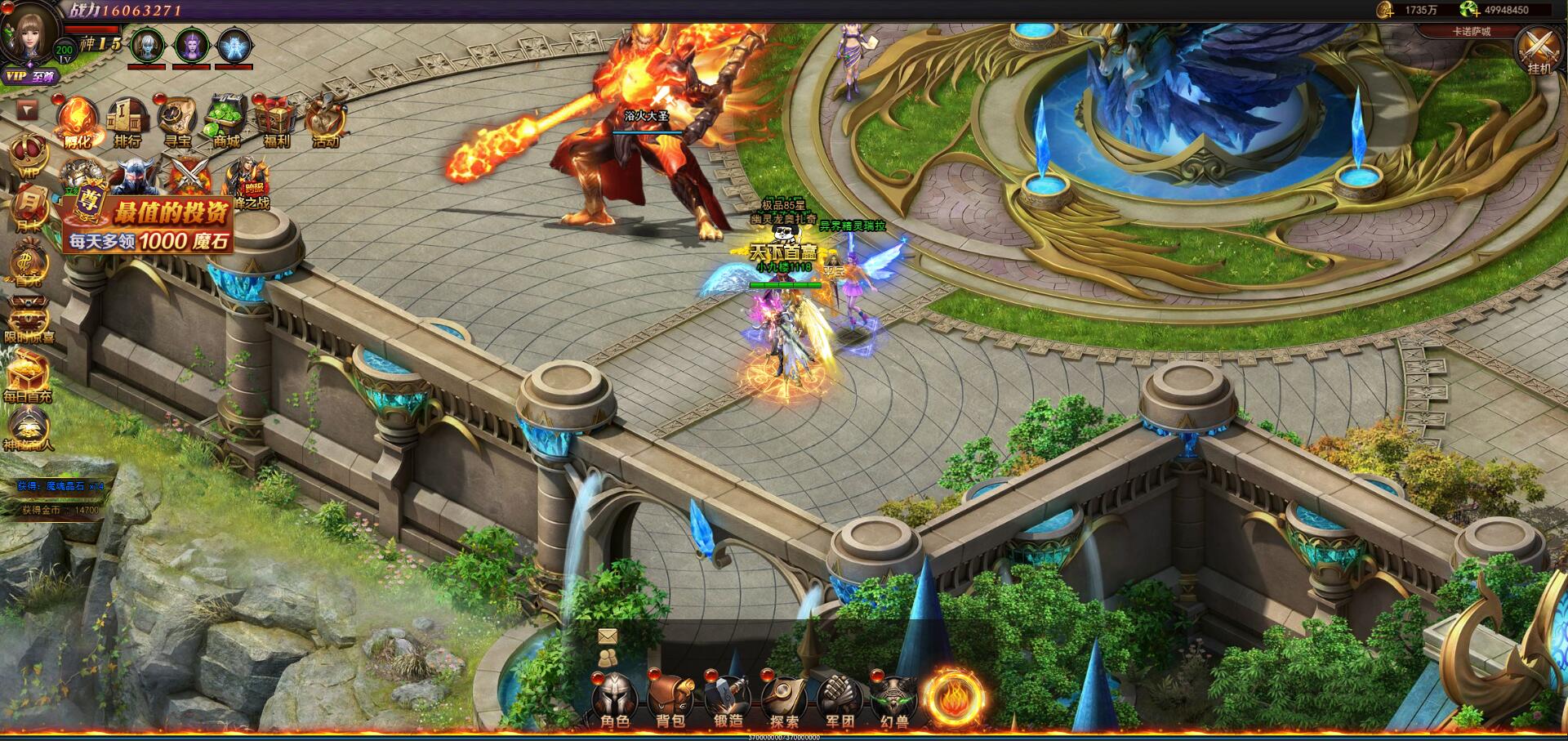
Task: Open the friends list icon
Action: point(607,658)
